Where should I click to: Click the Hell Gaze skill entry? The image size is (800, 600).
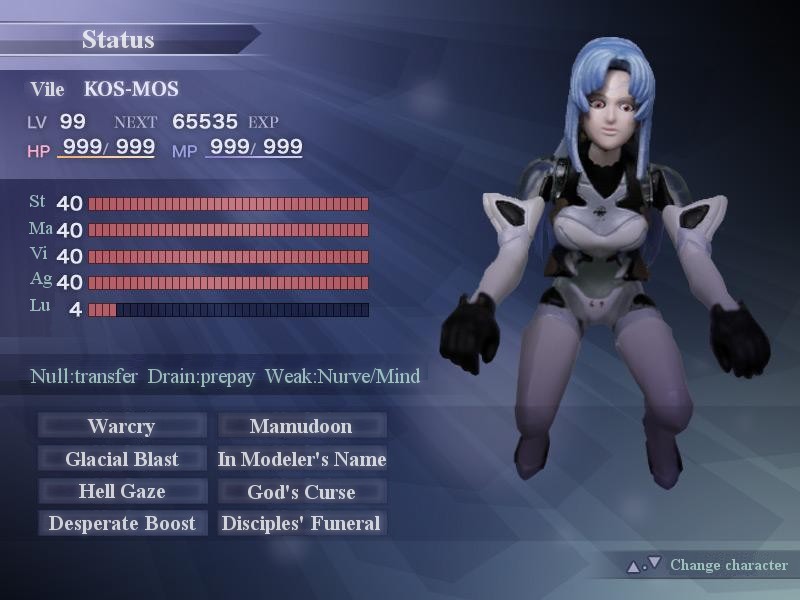tap(122, 491)
